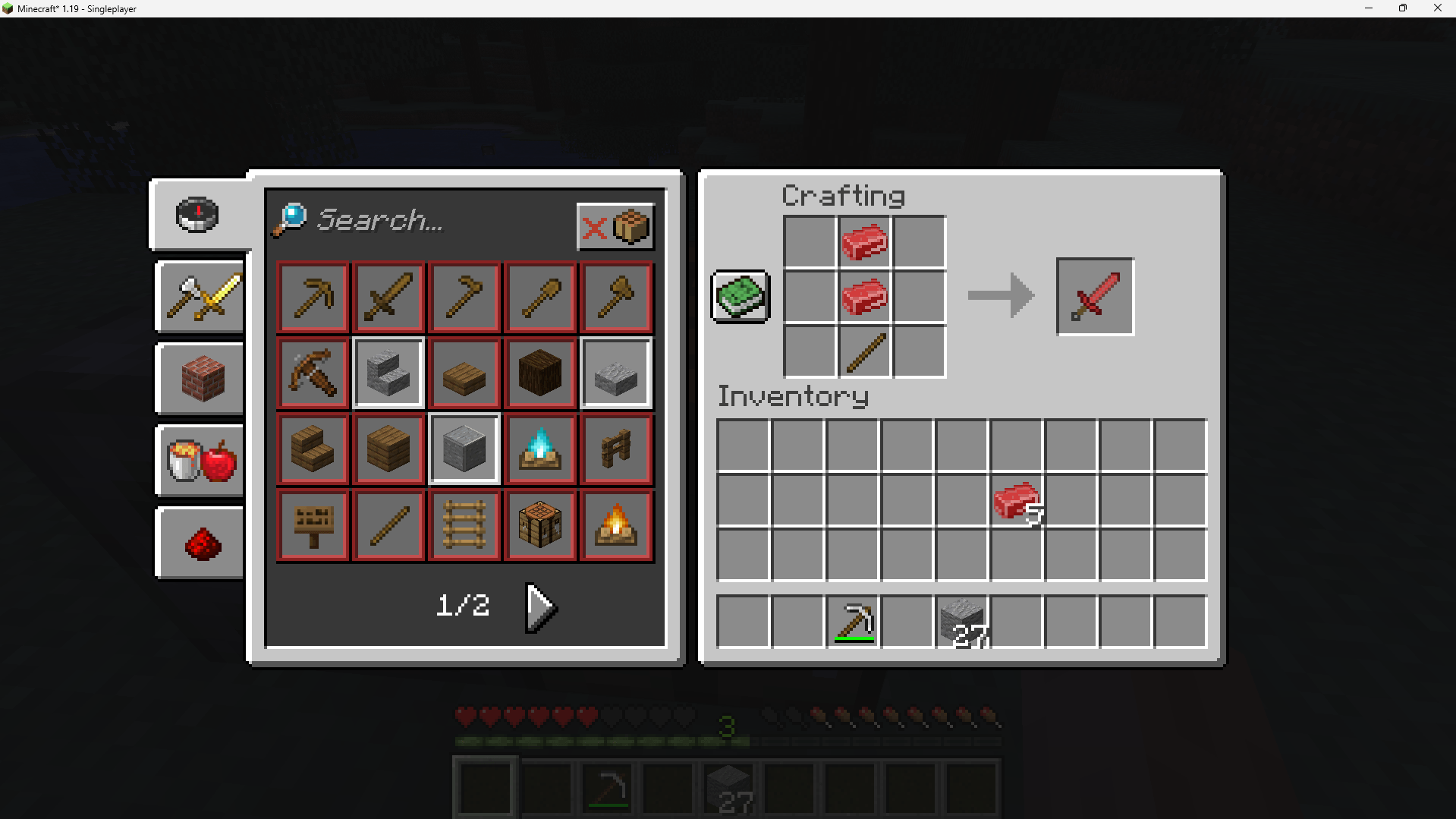Select the wooden pickaxe recipe
1456x819 pixels.
[x=312, y=297]
